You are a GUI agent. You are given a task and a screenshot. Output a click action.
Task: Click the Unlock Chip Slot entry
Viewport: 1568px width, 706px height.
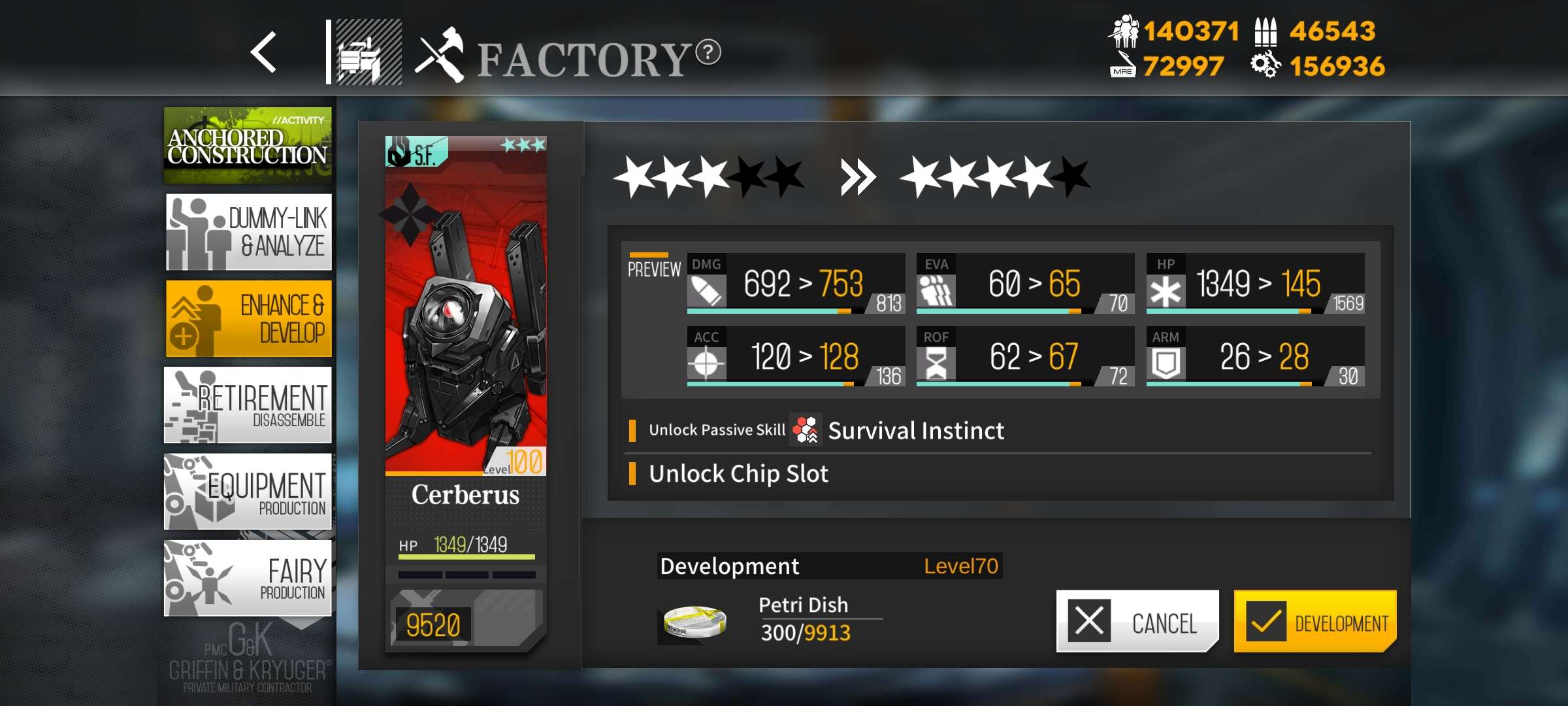[737, 473]
